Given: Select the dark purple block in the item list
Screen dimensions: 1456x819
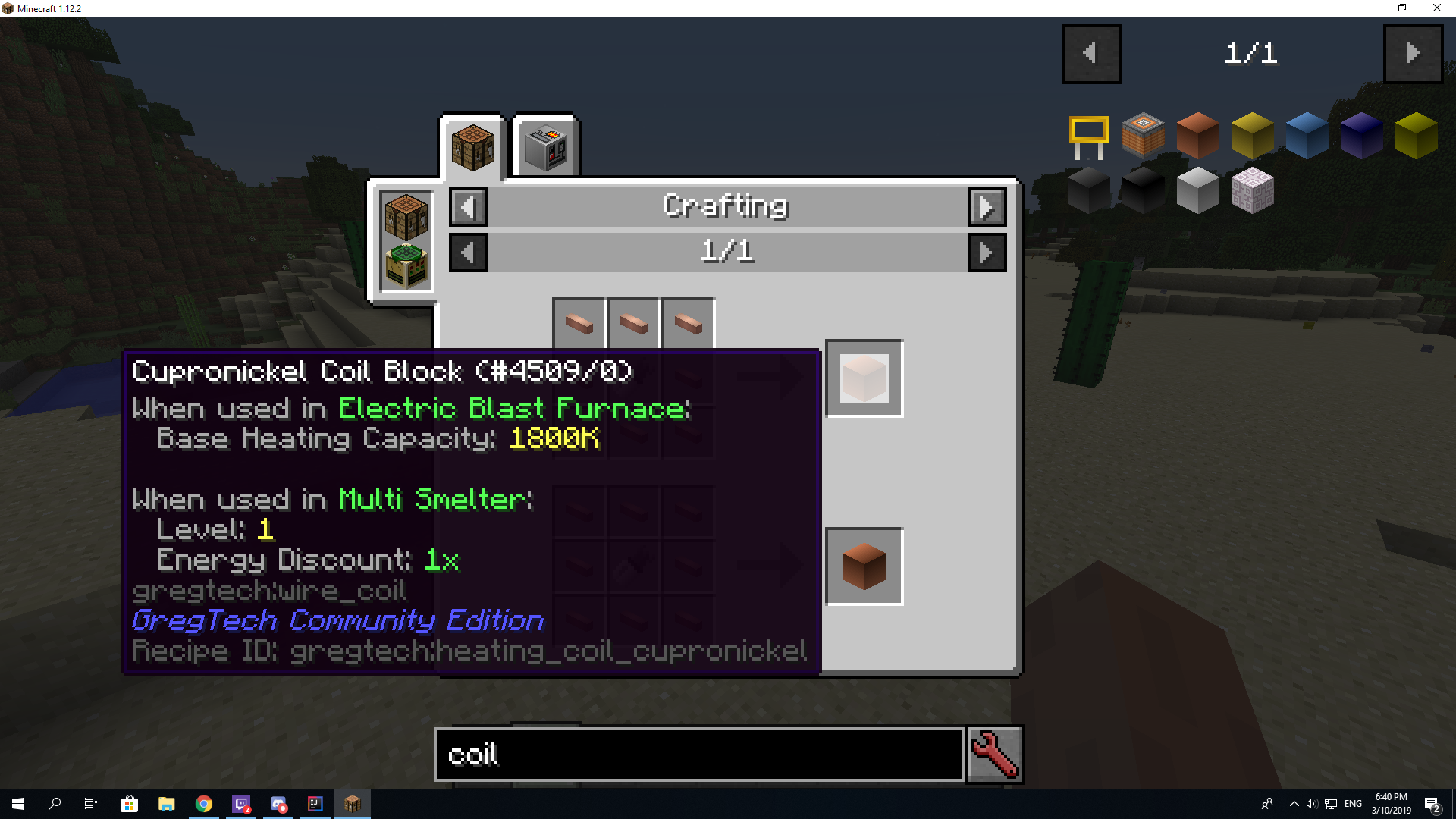Looking at the screenshot, I should click(x=1360, y=135).
